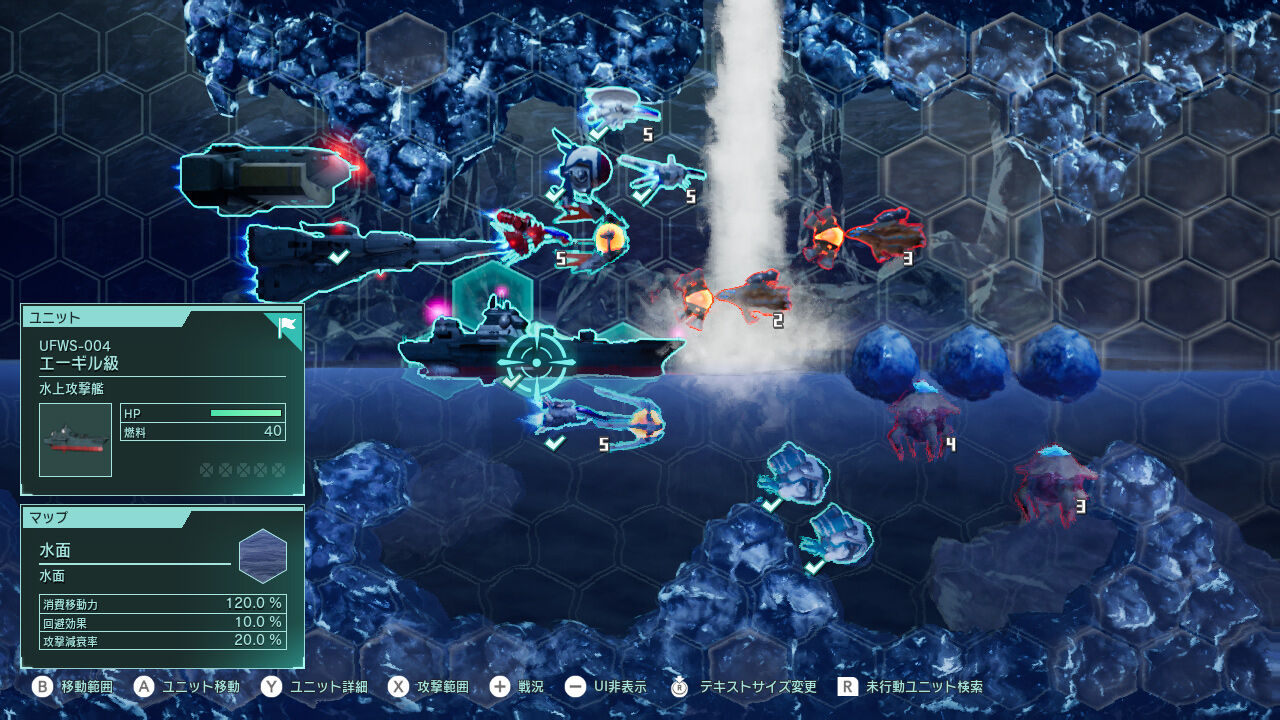Select the friendly aircraft unit at the top marked 5
Image resolution: width=1280 pixels, height=720 pixels.
coord(615,105)
